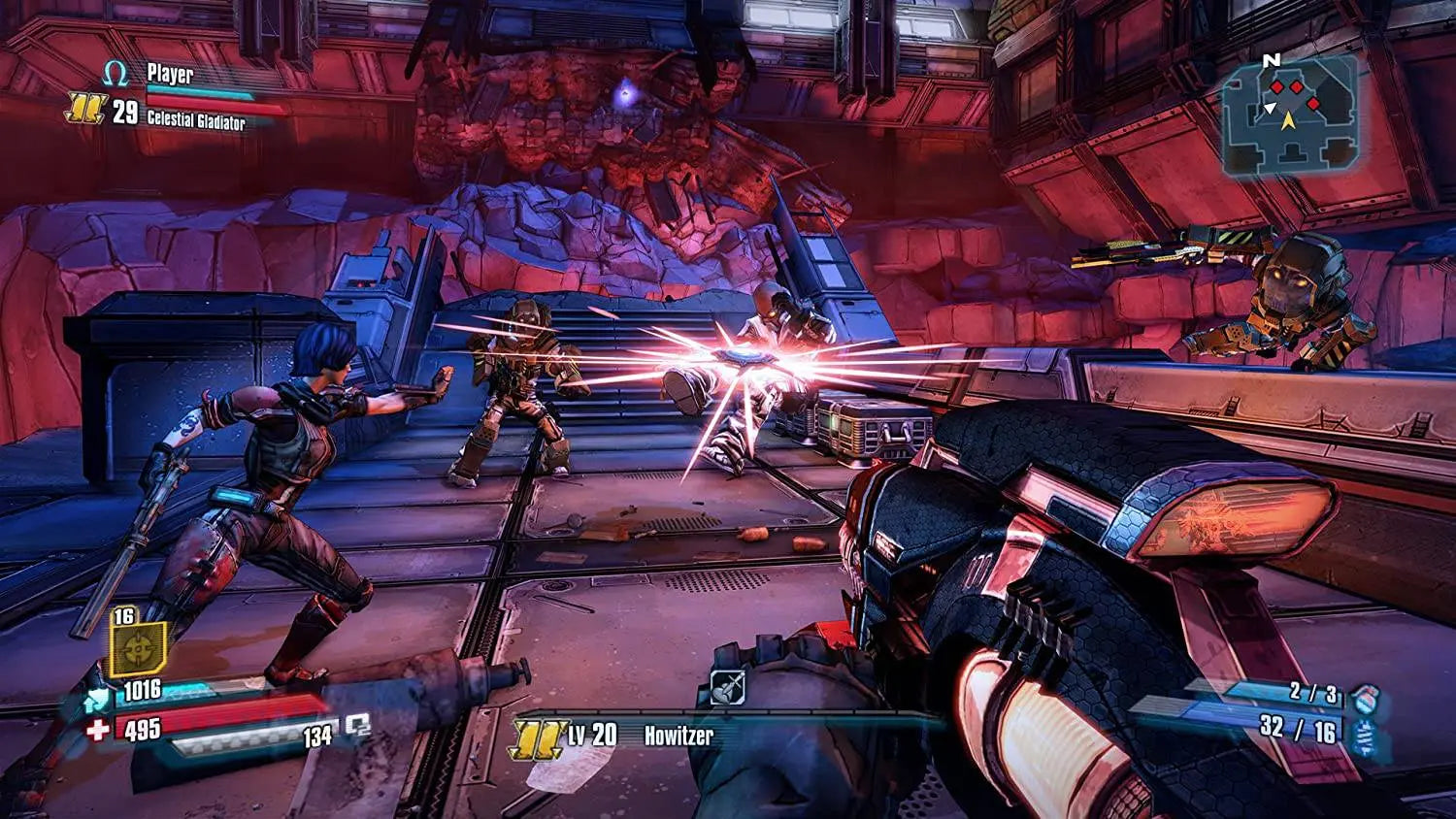Click the shield recharge arrow icon
This screenshot has width=1456, height=819.
[95, 700]
